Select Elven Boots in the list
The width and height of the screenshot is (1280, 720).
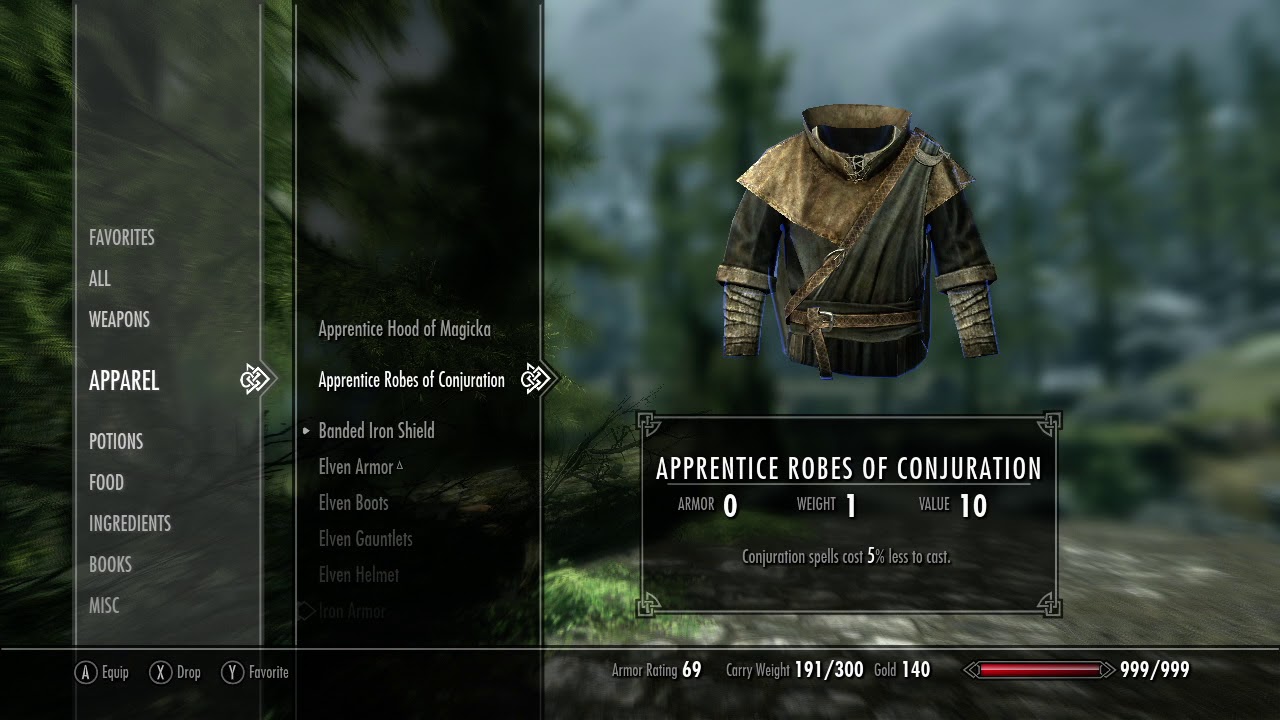coord(353,503)
